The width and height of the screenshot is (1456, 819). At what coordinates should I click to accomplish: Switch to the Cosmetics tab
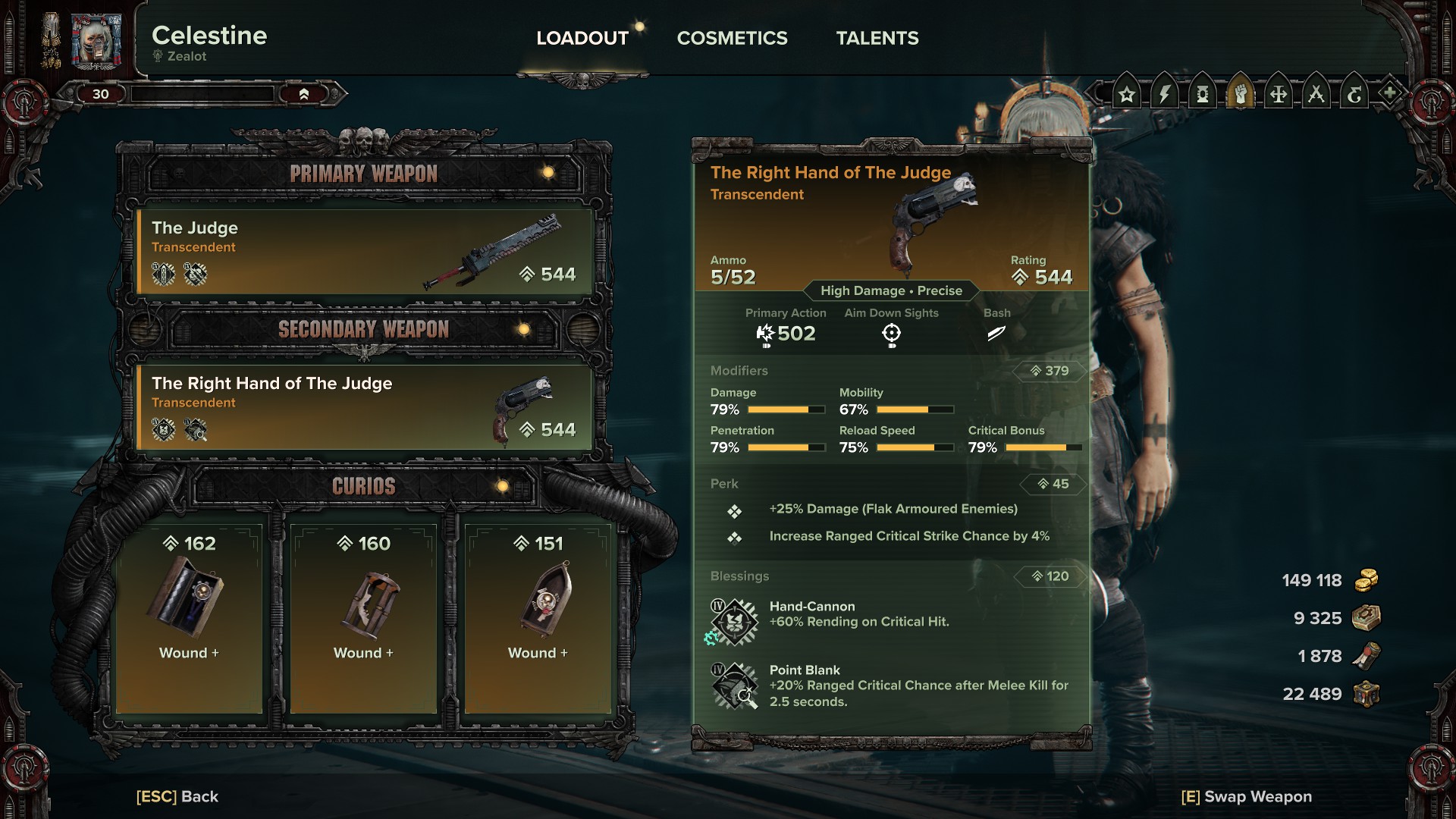coord(732,38)
